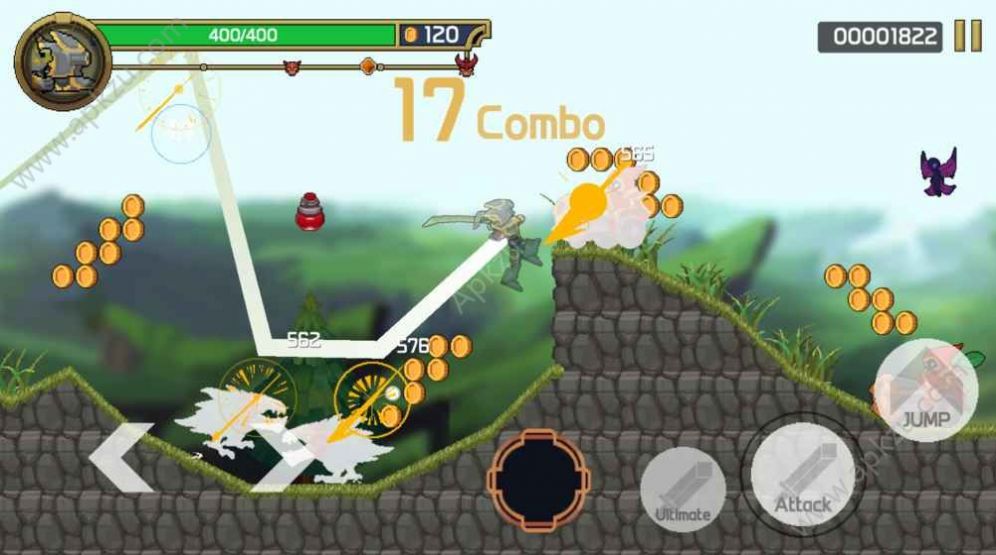Hit the JUMP button
This screenshot has height=555, width=996.
(x=925, y=390)
